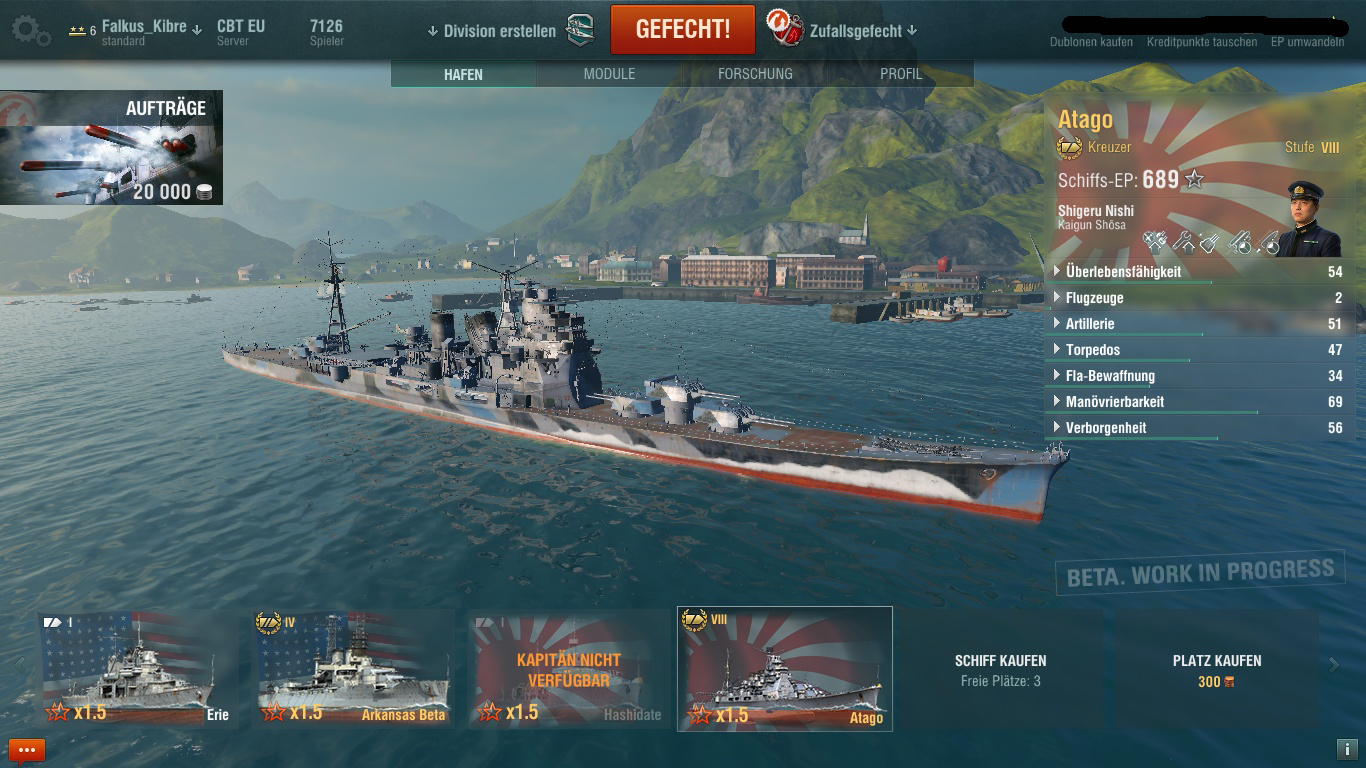This screenshot has width=1366, height=768.
Task: Switch to the MODULE tab
Action: tap(609, 74)
